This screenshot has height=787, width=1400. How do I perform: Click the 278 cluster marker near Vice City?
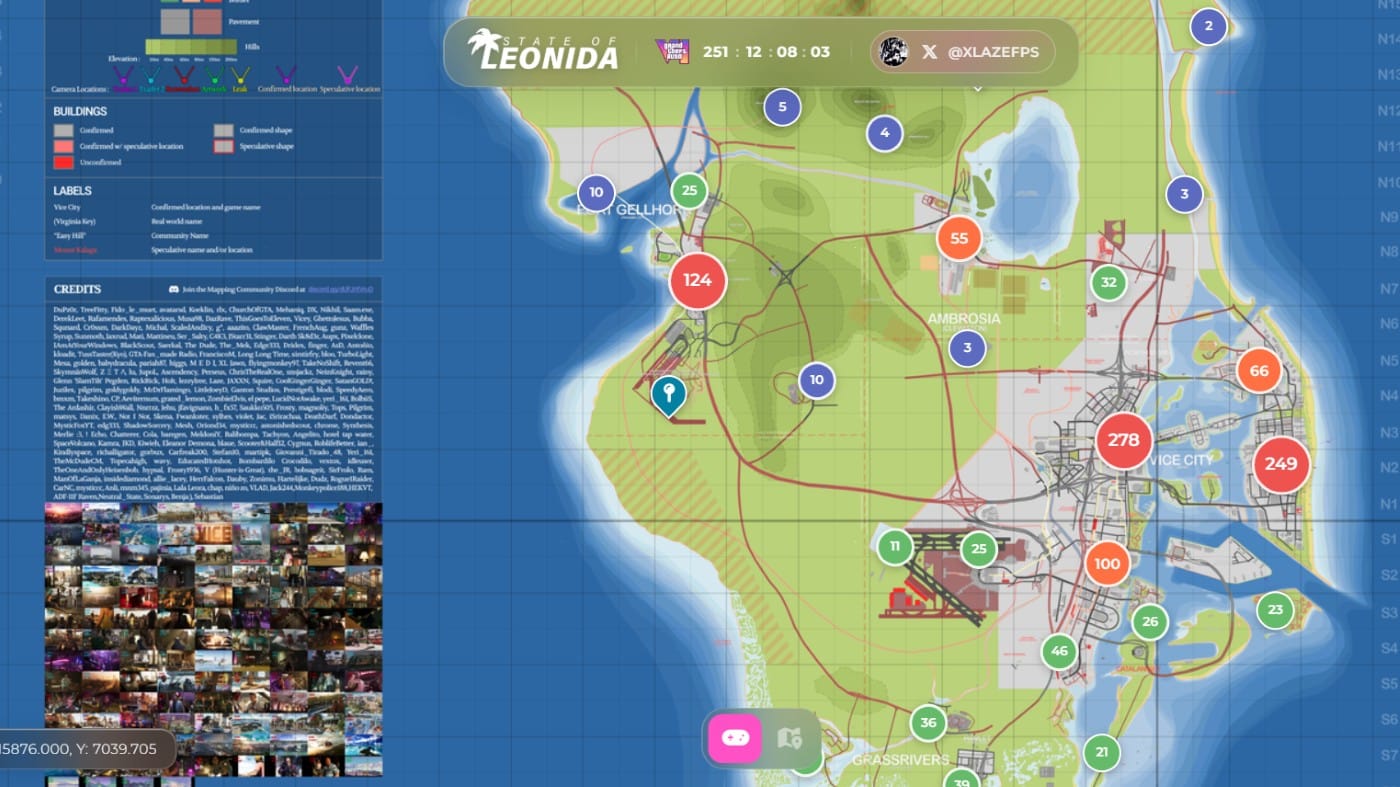(1124, 439)
